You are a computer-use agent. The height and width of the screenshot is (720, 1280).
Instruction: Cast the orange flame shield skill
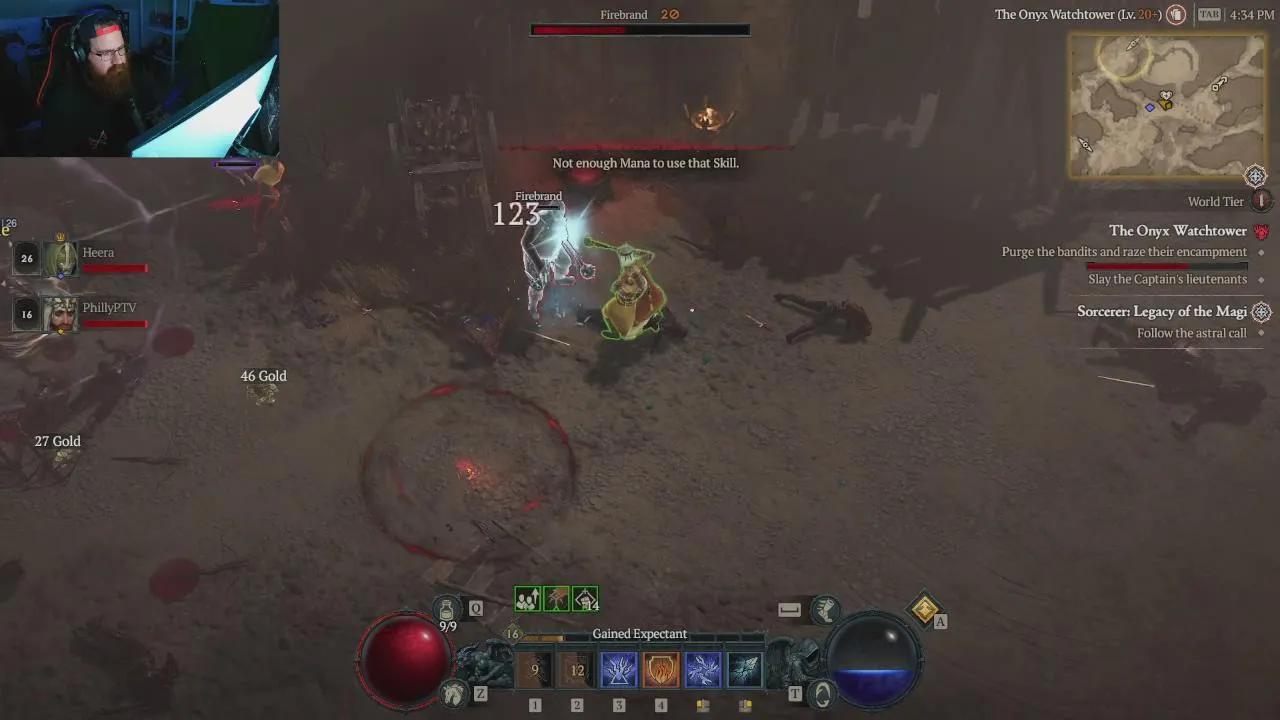pos(661,670)
